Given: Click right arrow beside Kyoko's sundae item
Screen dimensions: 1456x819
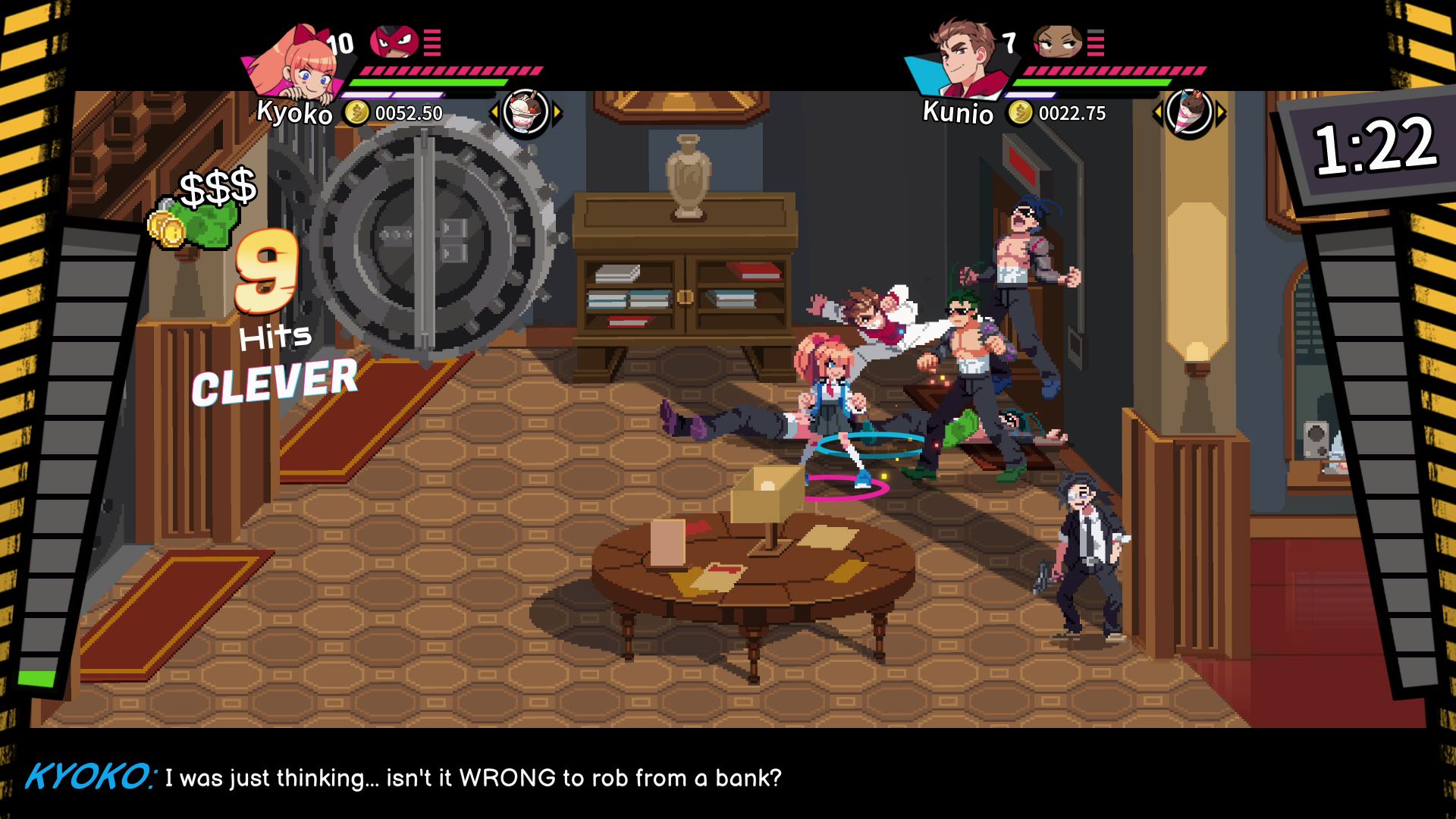Looking at the screenshot, I should click(557, 114).
